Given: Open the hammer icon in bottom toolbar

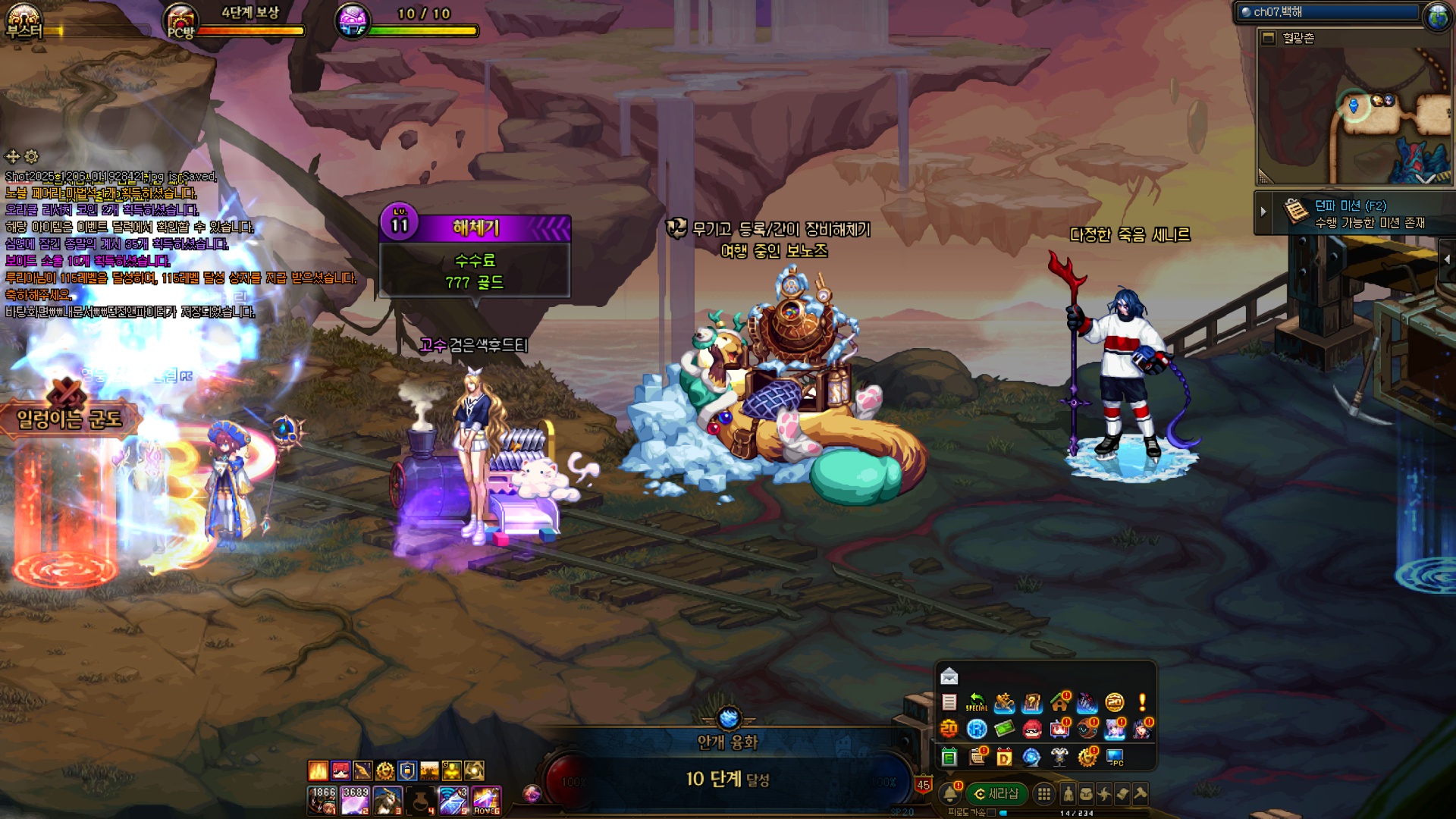Looking at the screenshot, I should tap(1140, 794).
